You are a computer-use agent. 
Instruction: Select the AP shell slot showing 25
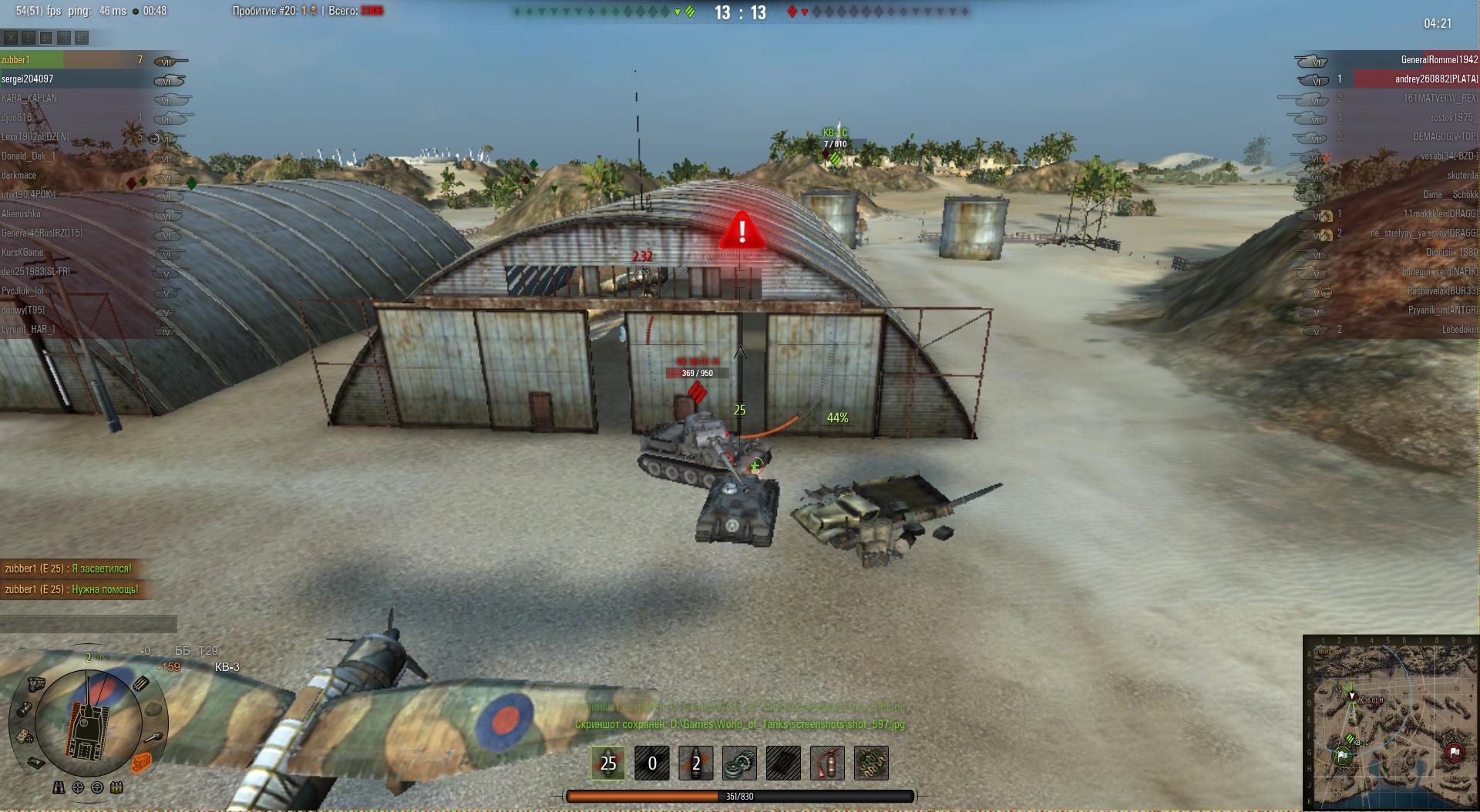[x=608, y=763]
